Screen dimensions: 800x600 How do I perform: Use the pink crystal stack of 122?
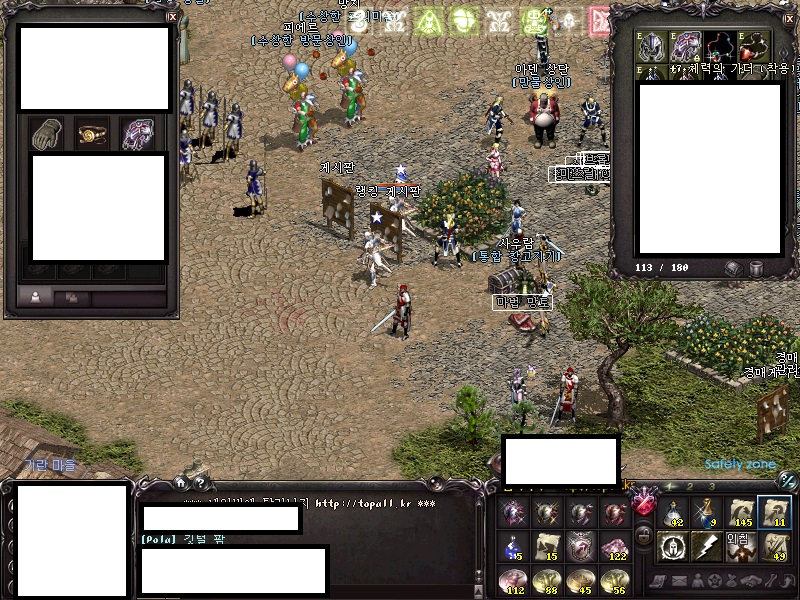click(x=613, y=546)
